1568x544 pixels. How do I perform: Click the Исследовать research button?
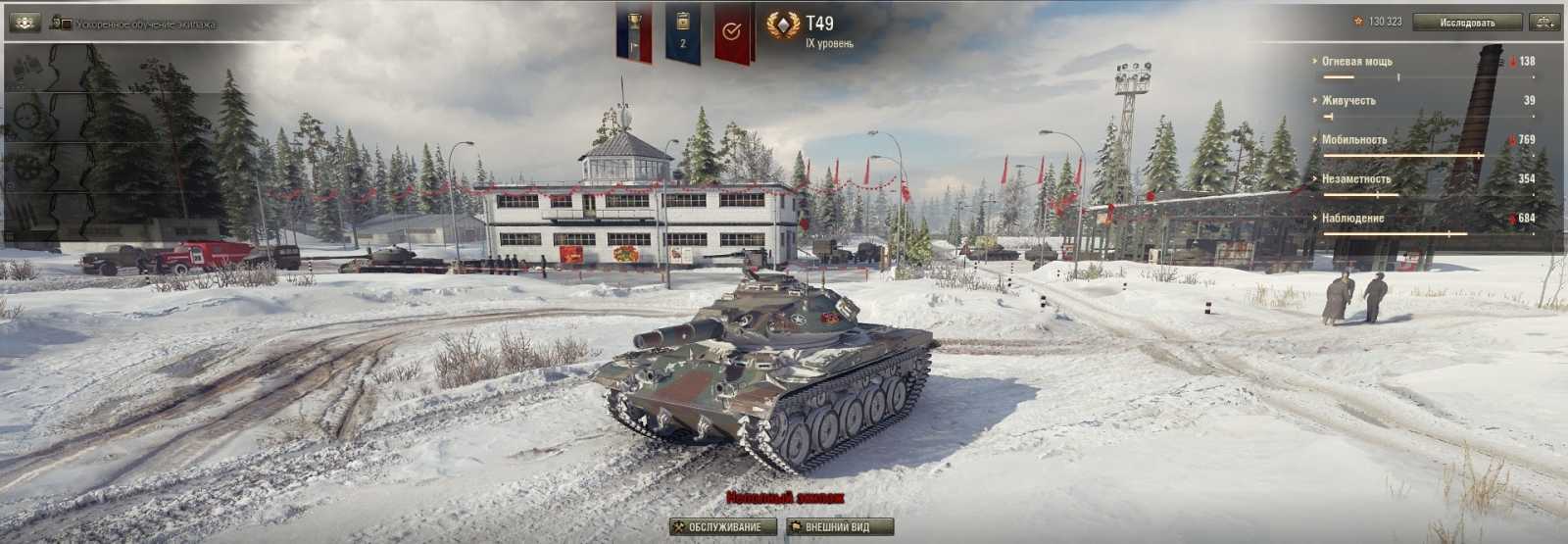click(1467, 22)
